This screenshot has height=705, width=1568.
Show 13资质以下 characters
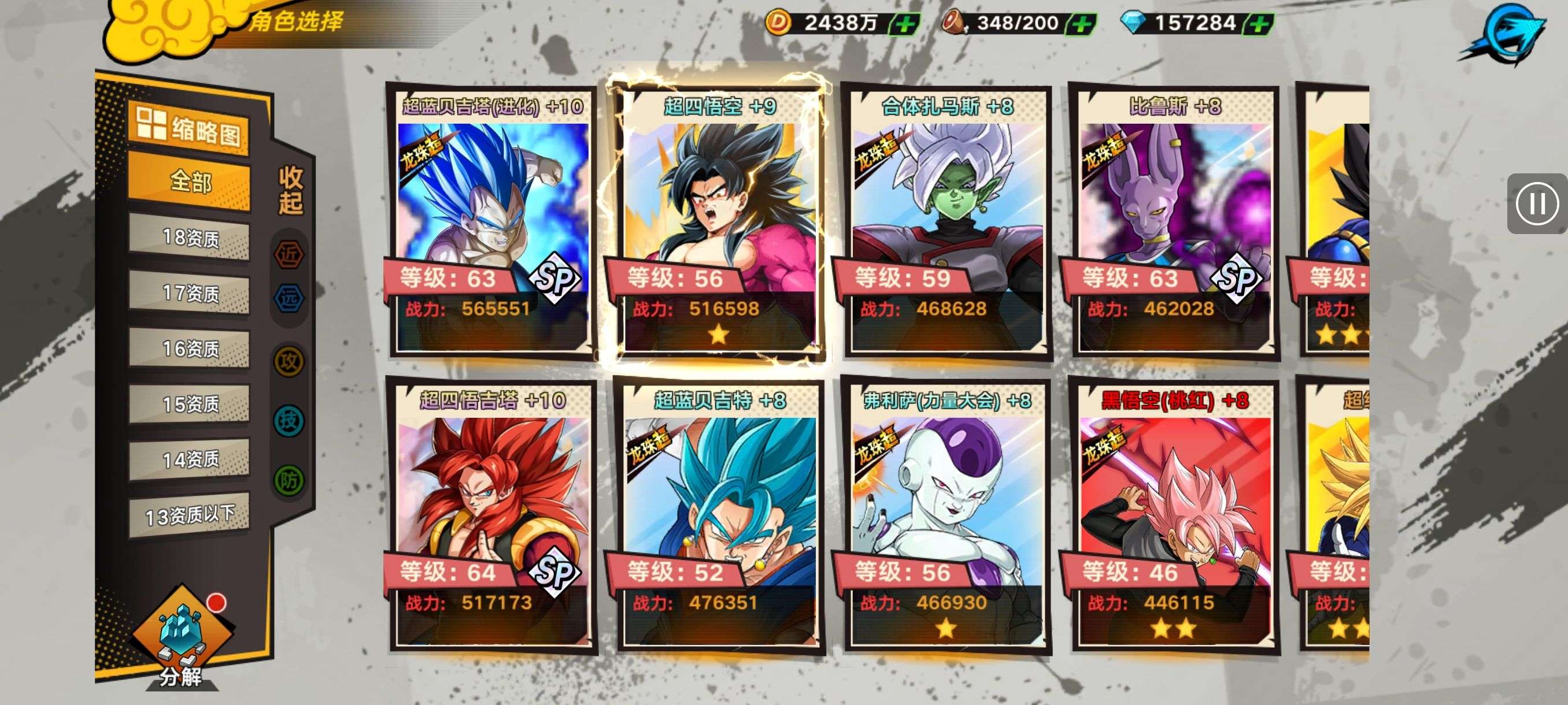pyautogui.click(x=189, y=515)
